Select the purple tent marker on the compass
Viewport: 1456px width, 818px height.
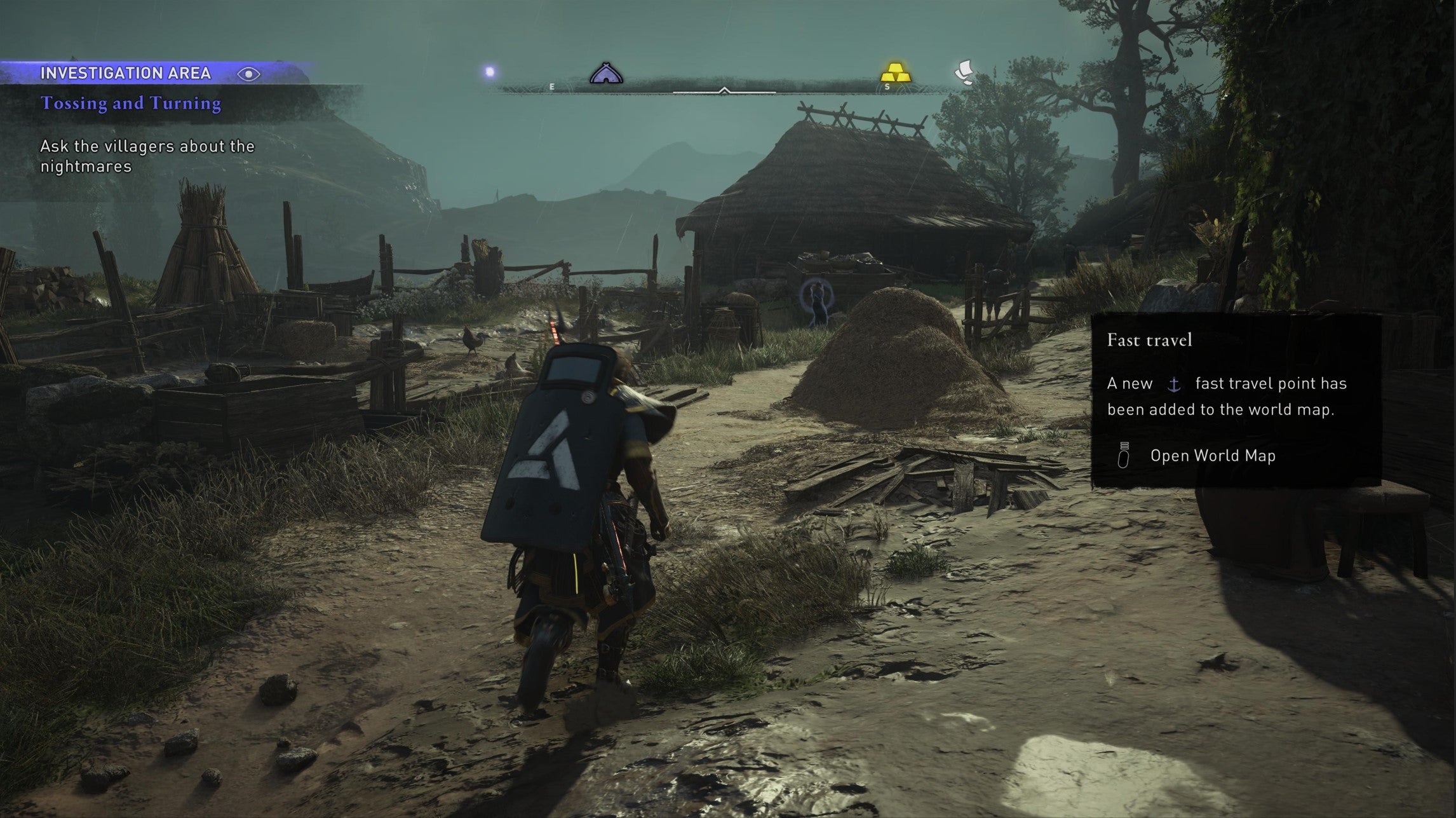[x=607, y=74]
